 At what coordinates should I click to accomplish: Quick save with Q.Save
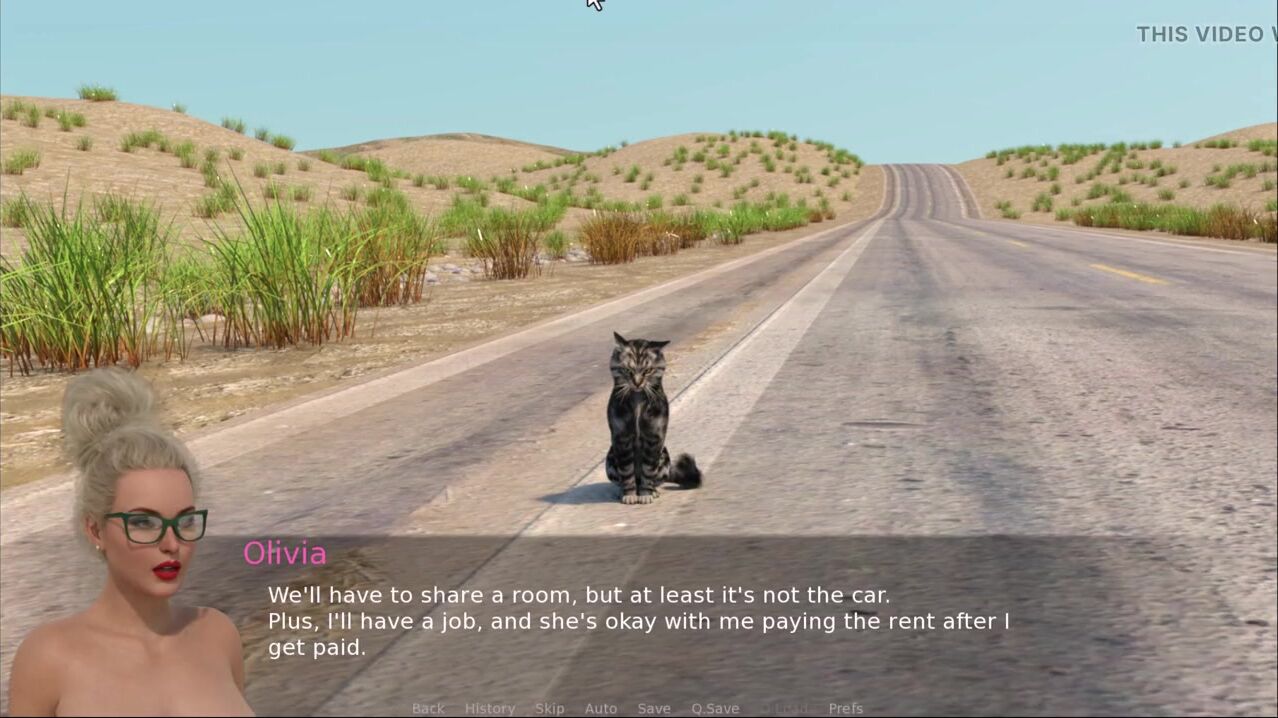point(715,708)
